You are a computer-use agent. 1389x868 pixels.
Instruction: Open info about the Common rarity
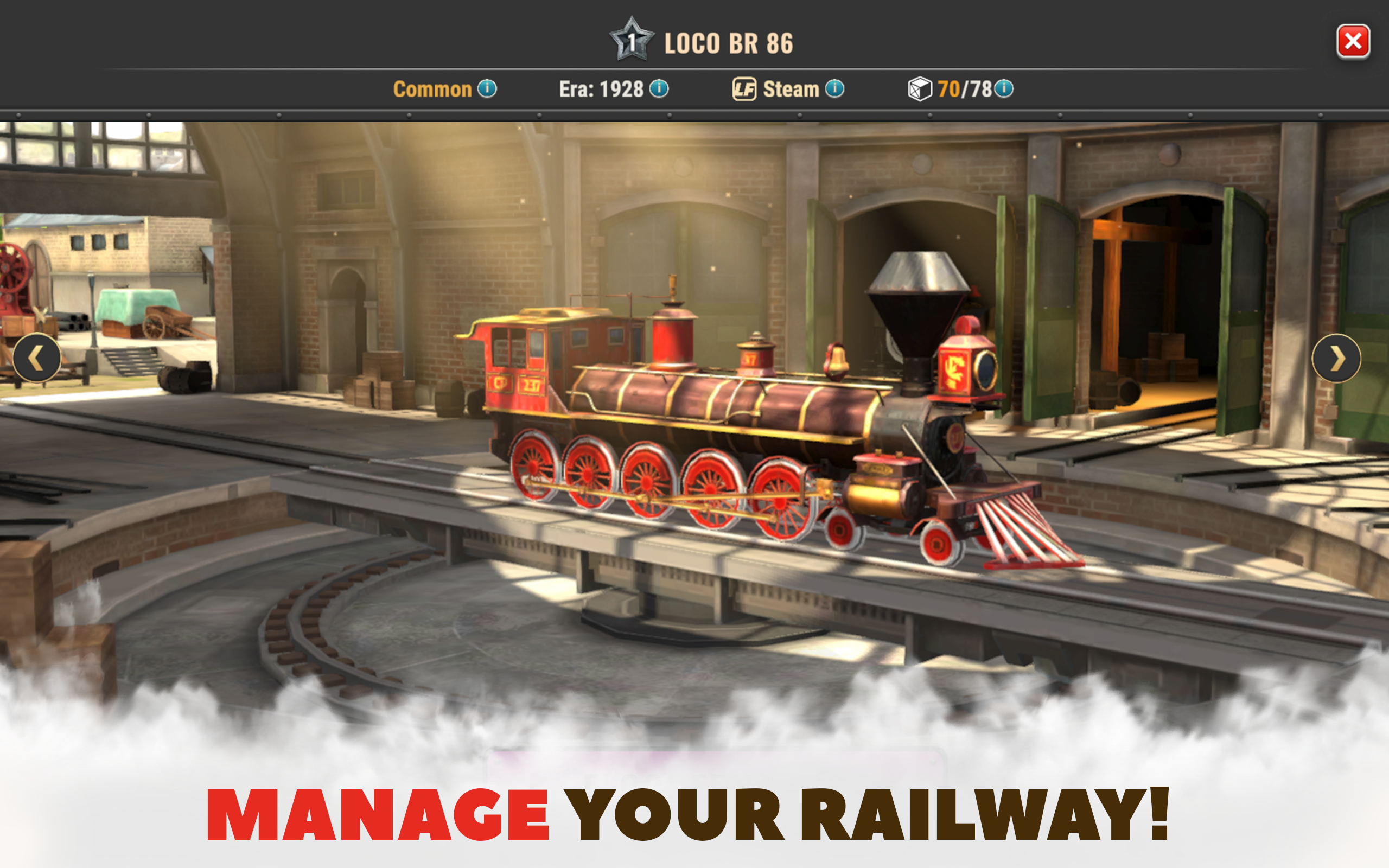[x=489, y=88]
